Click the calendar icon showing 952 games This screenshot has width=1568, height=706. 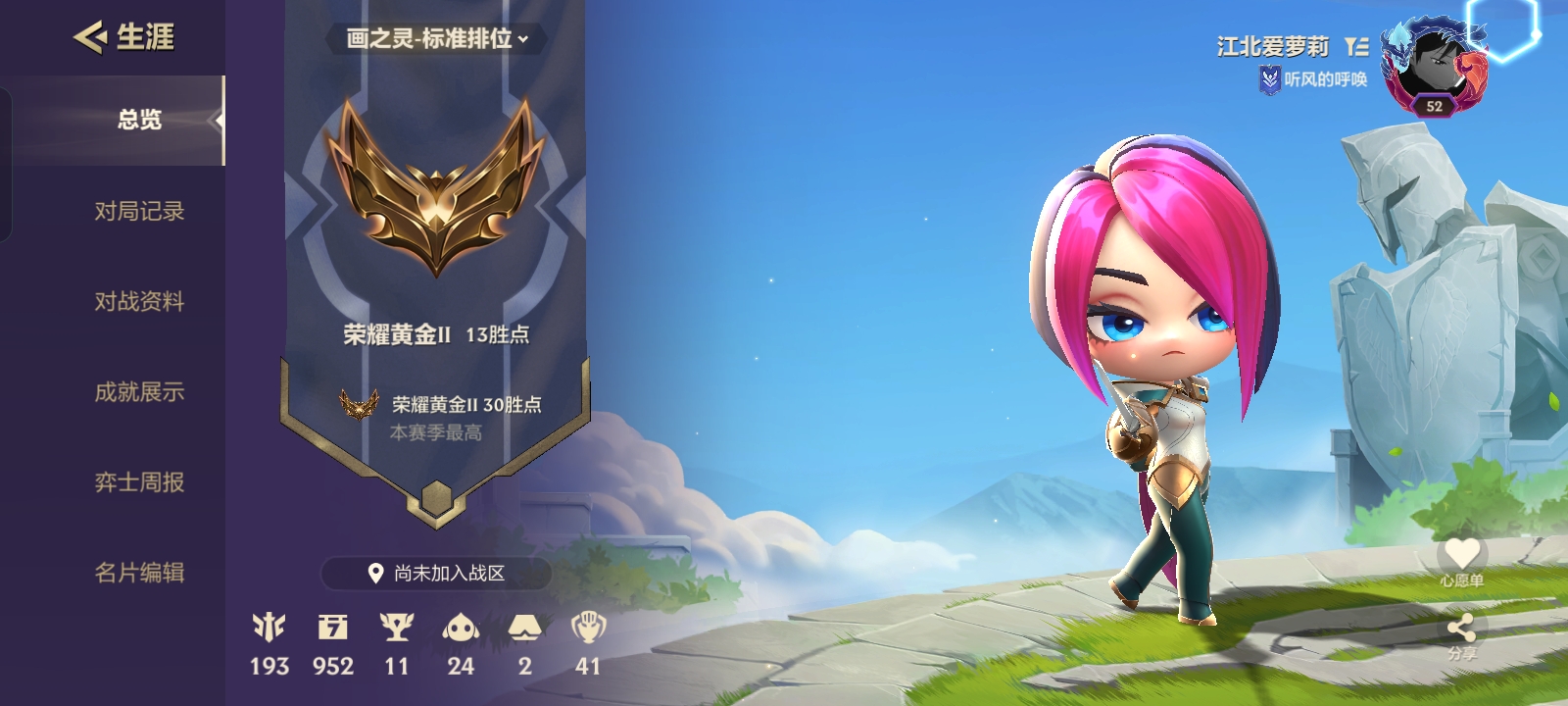333,628
